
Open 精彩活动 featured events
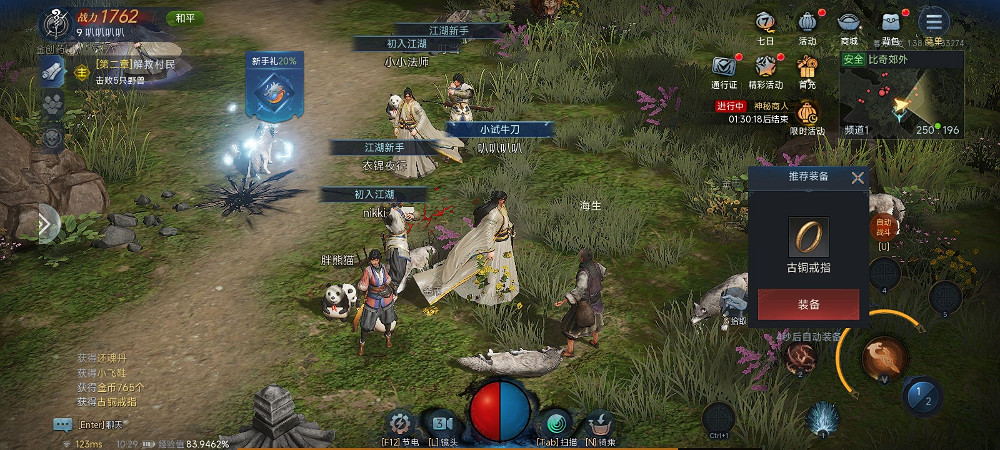[x=766, y=68]
